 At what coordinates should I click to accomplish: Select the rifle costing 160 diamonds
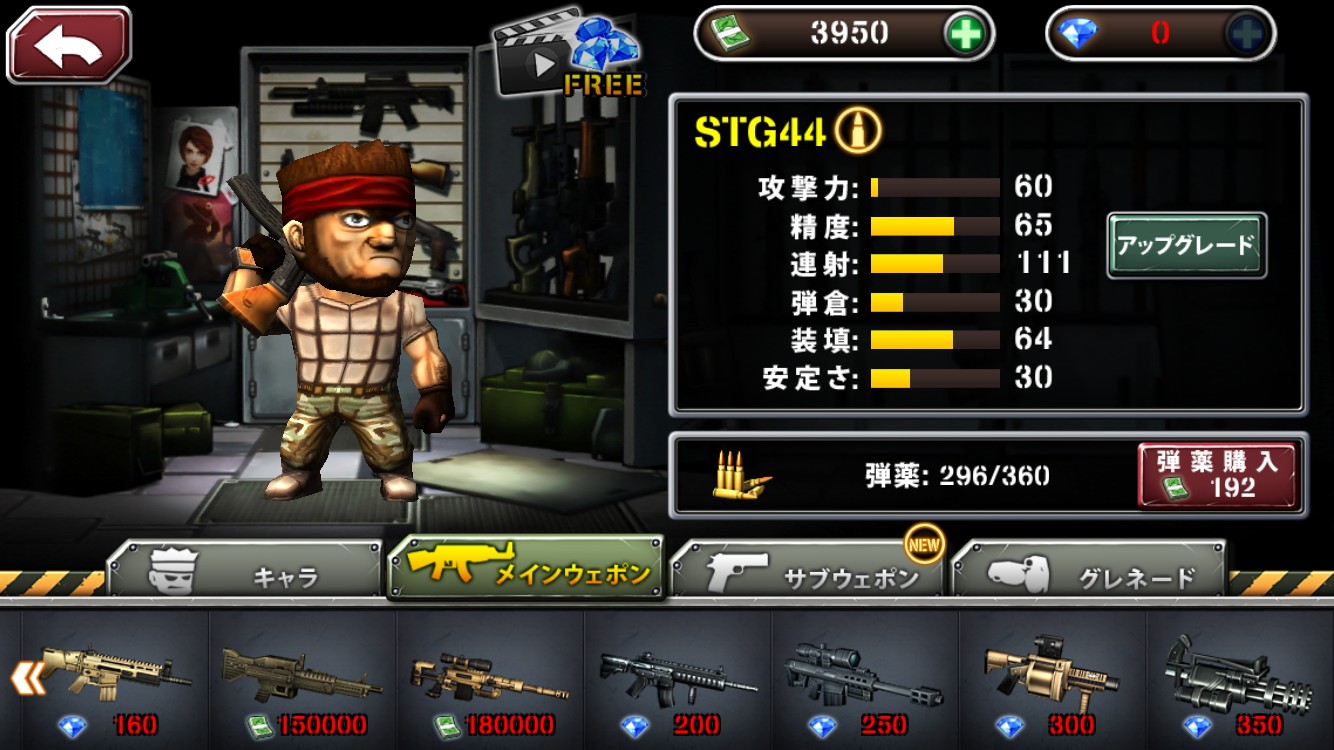pyautogui.click(x=115, y=680)
